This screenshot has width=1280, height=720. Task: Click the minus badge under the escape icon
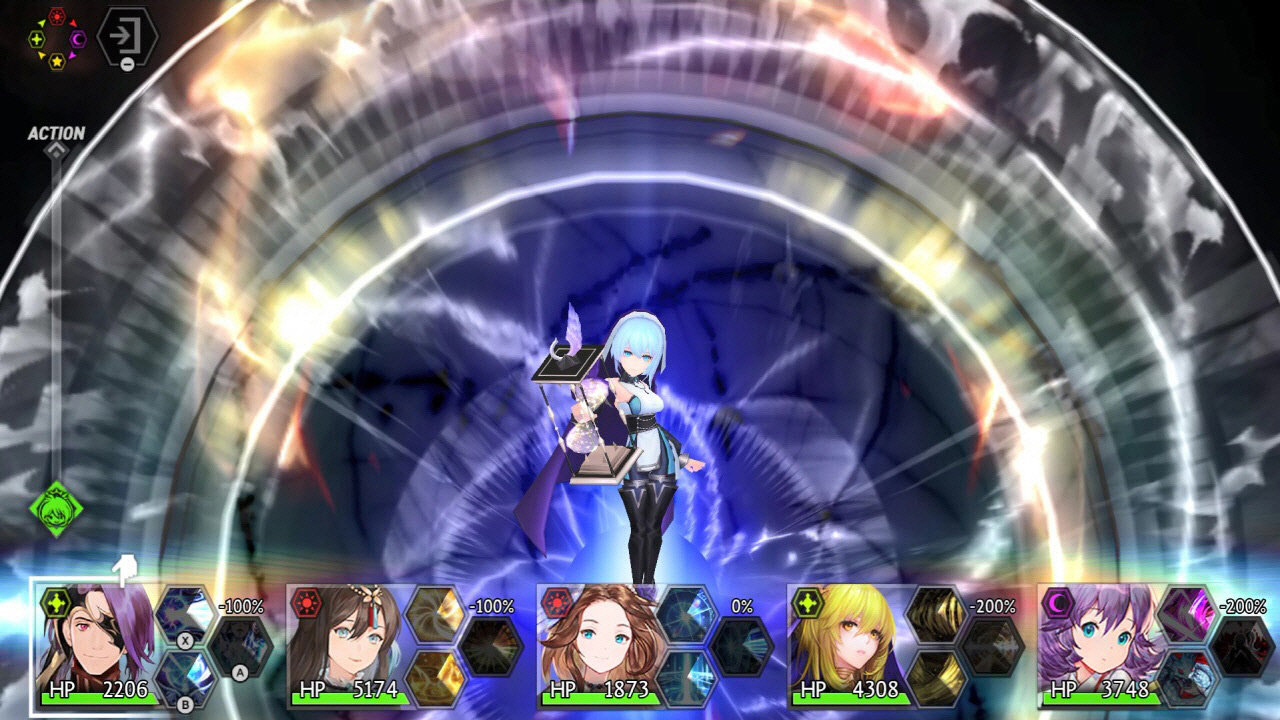pyautogui.click(x=127, y=64)
